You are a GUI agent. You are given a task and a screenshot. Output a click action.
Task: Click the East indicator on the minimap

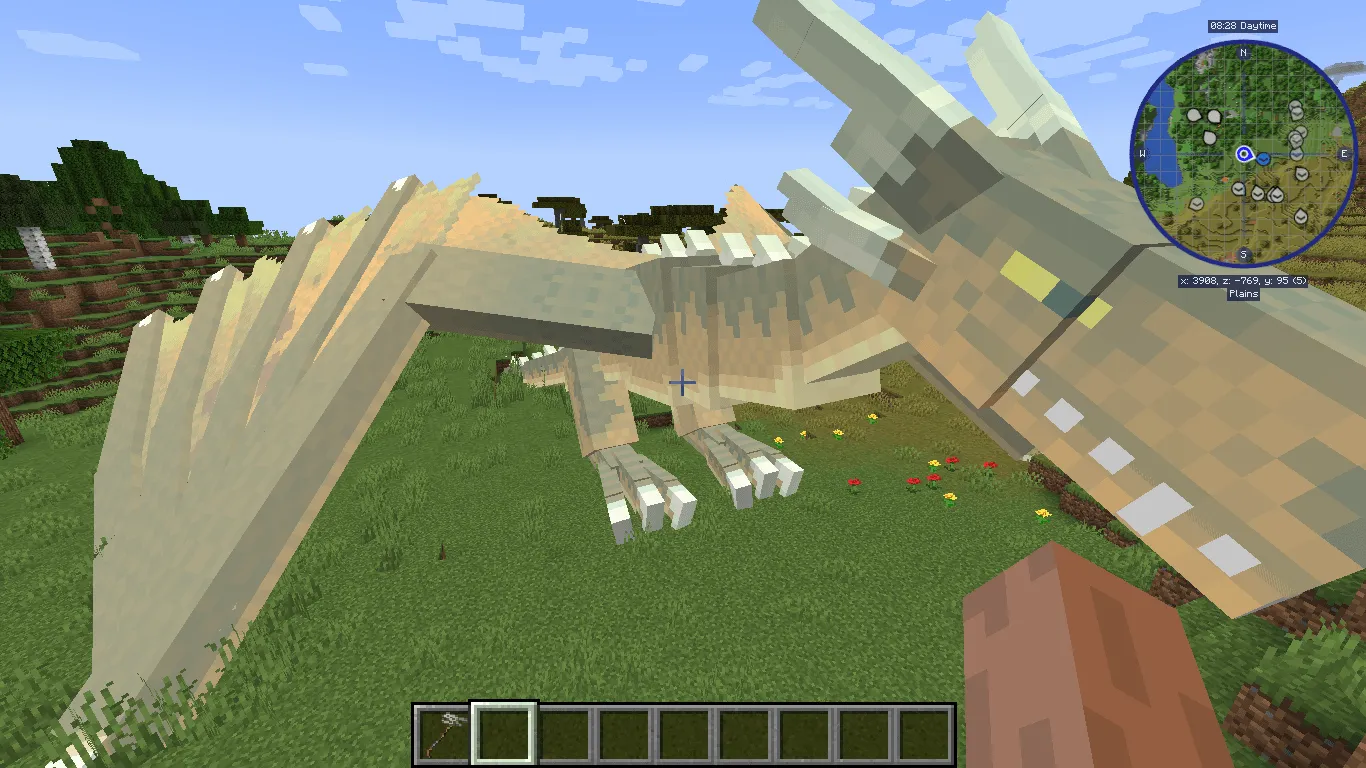(x=1344, y=153)
